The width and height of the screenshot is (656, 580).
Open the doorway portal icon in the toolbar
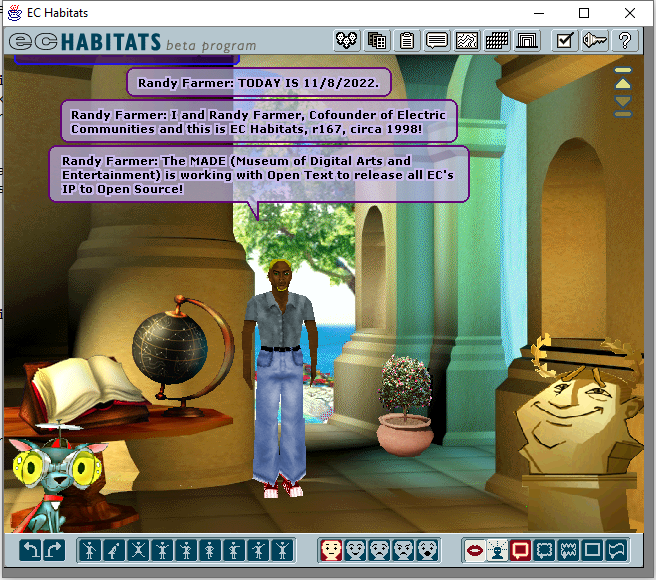click(527, 41)
